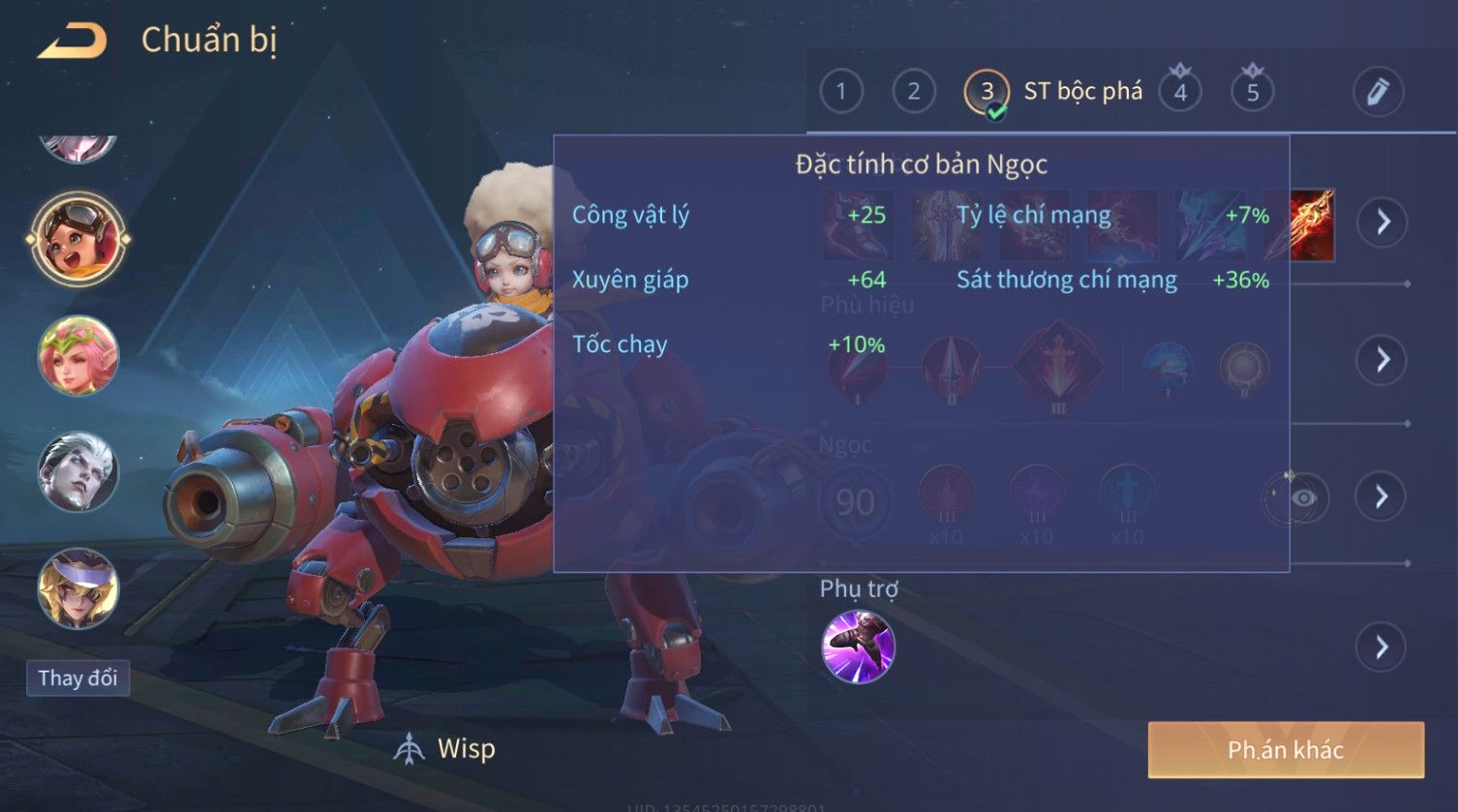This screenshot has height=812, width=1458.
Task: Choose the pink-haired flower hero portrait
Action: 78,355
